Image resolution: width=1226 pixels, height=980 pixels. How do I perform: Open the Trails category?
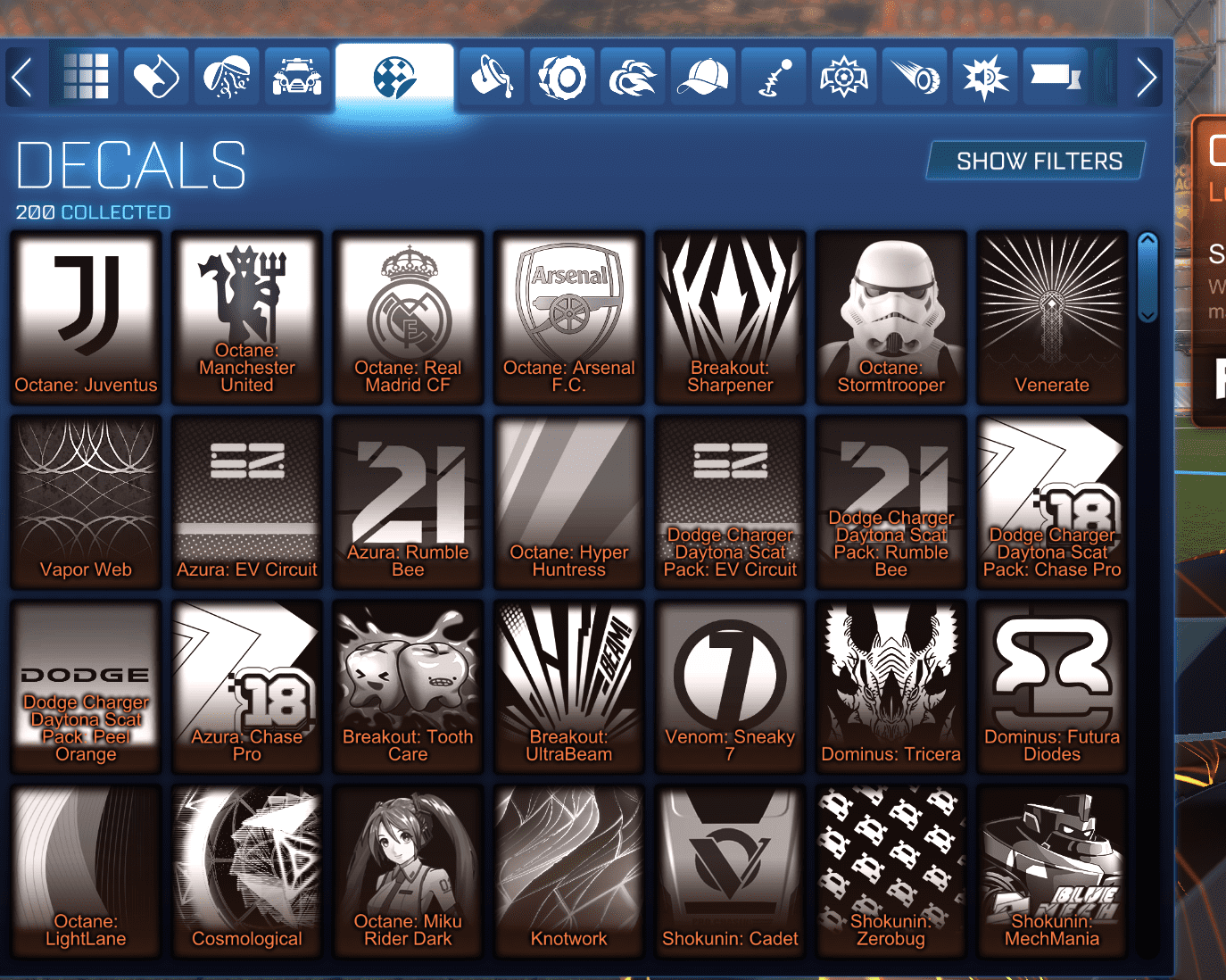(x=914, y=76)
